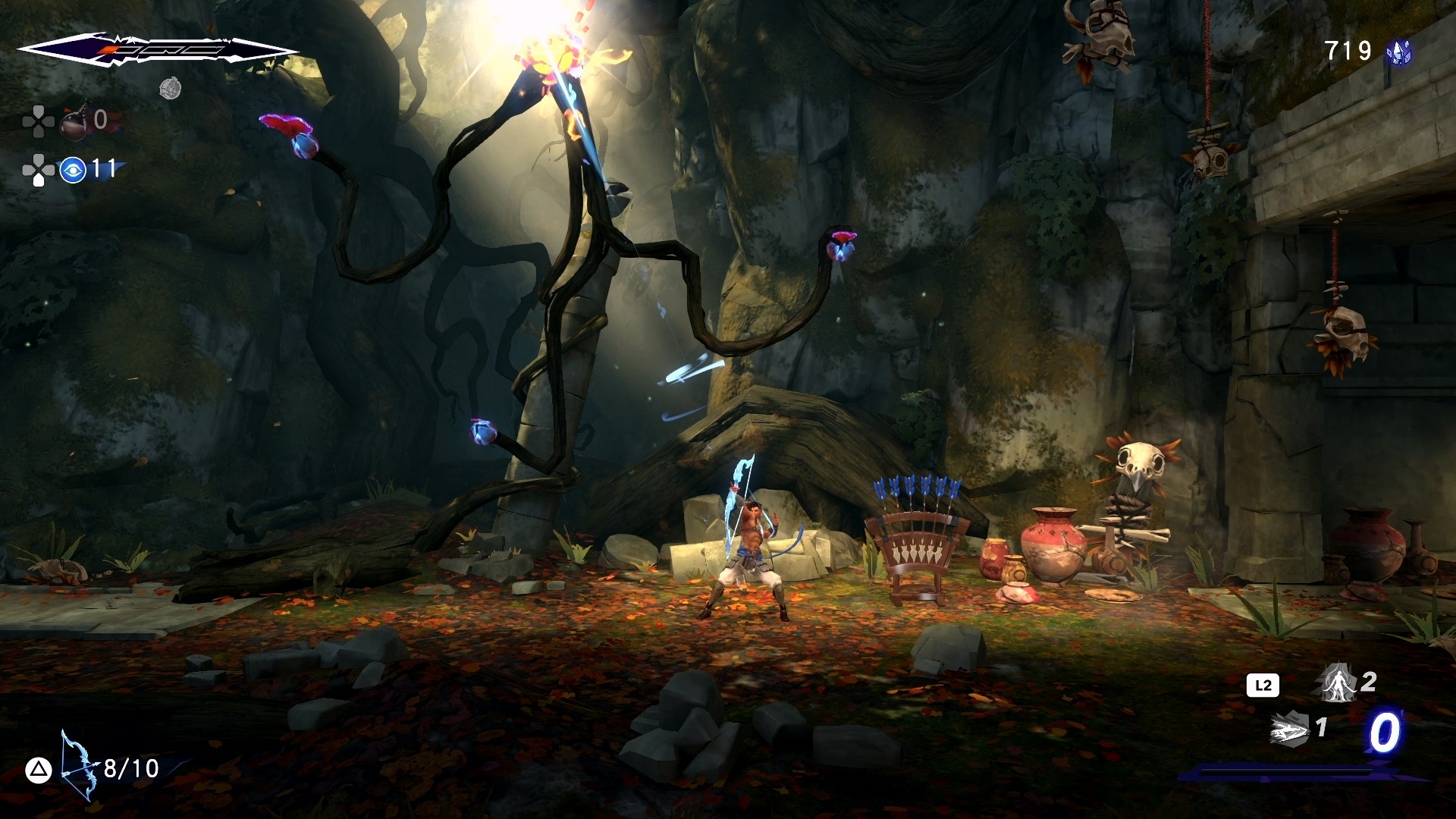
Task: Click the time crystal currency icon
Action: 1399,52
